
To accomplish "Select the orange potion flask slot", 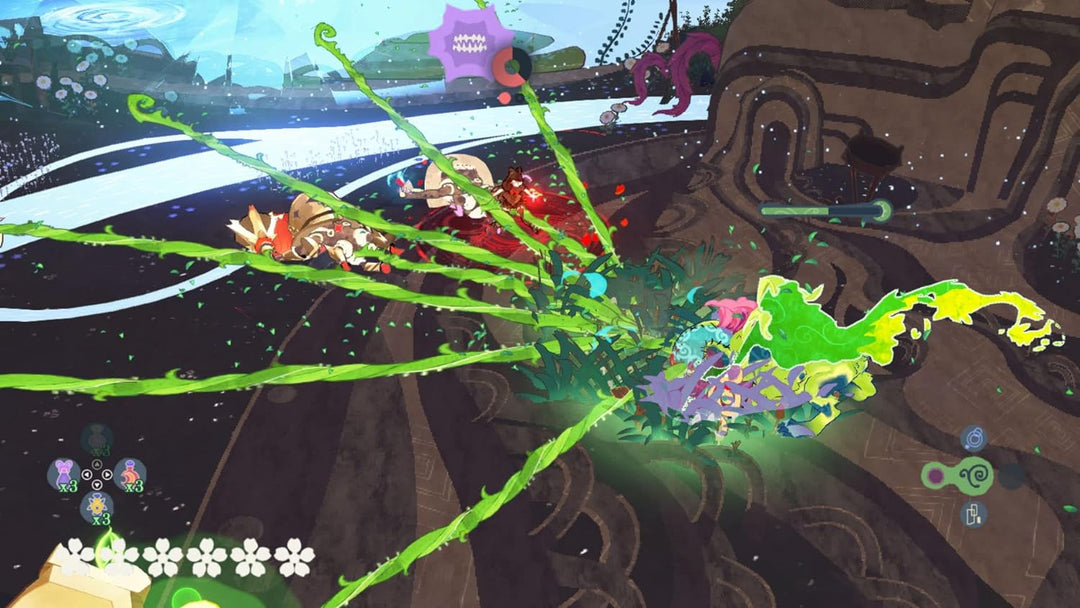I will pos(130,473).
